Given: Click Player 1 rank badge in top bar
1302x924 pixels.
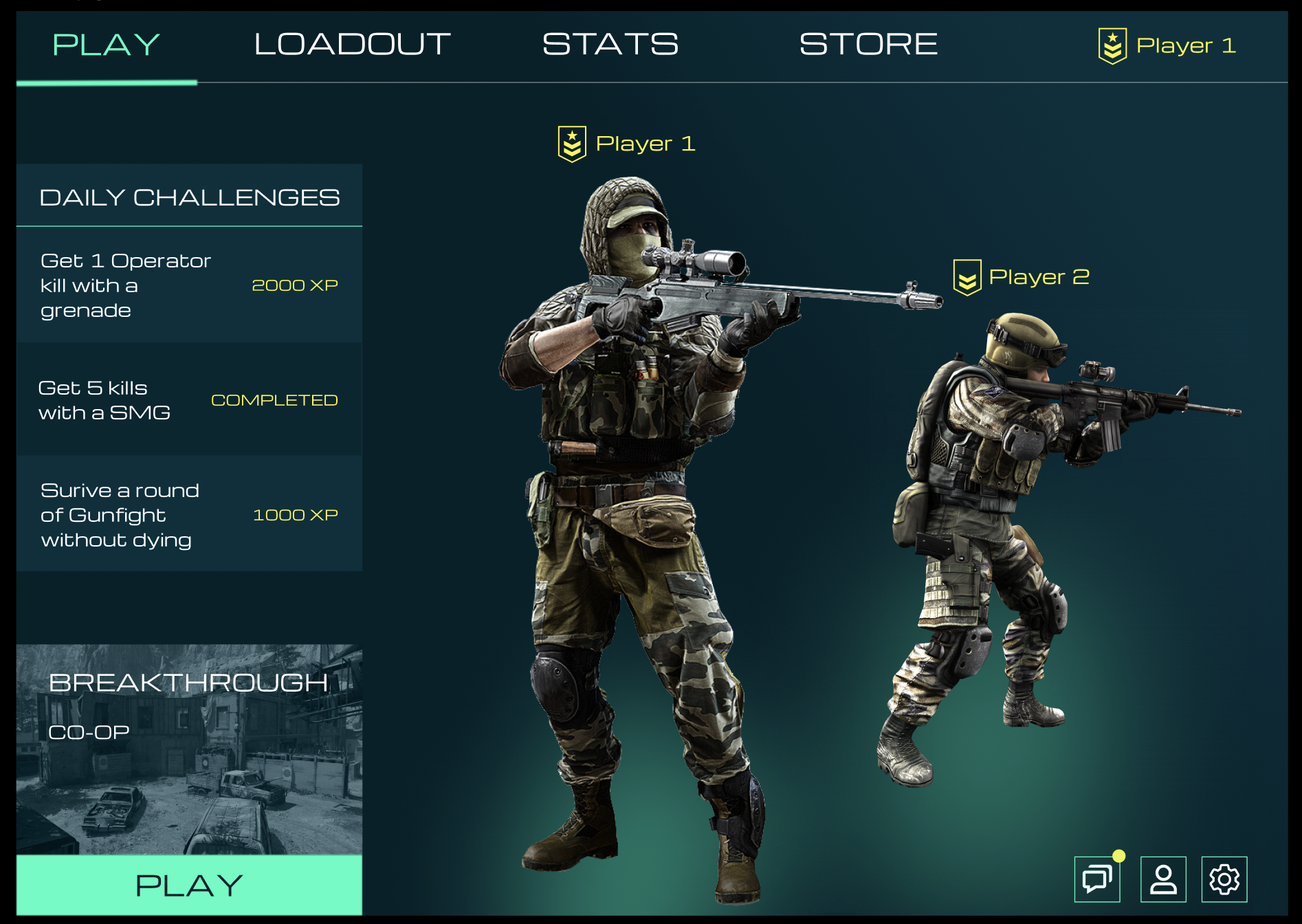Looking at the screenshot, I should coord(1112,44).
